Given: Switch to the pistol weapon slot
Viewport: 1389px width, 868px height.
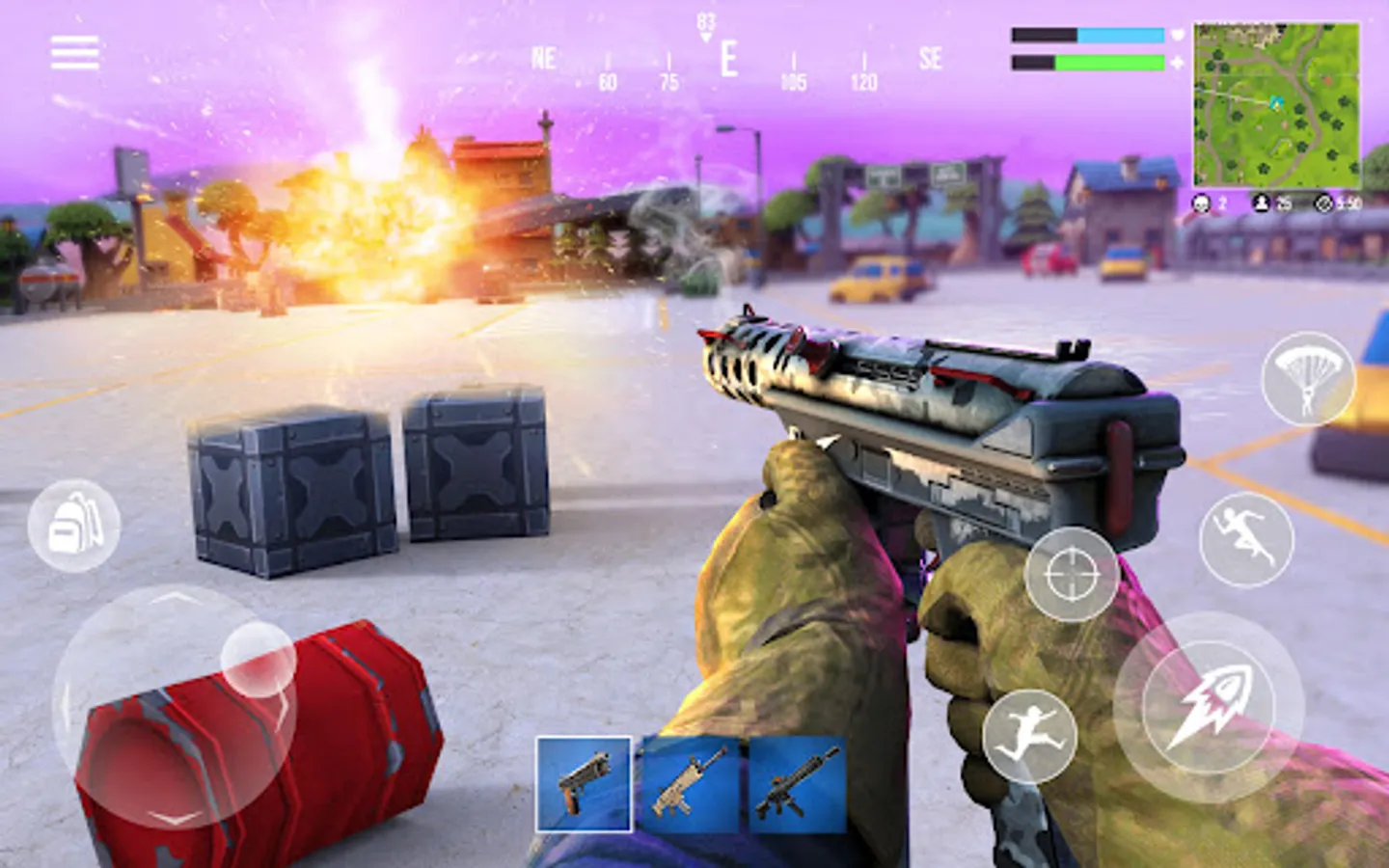Looking at the screenshot, I should pyautogui.click(x=586, y=781).
